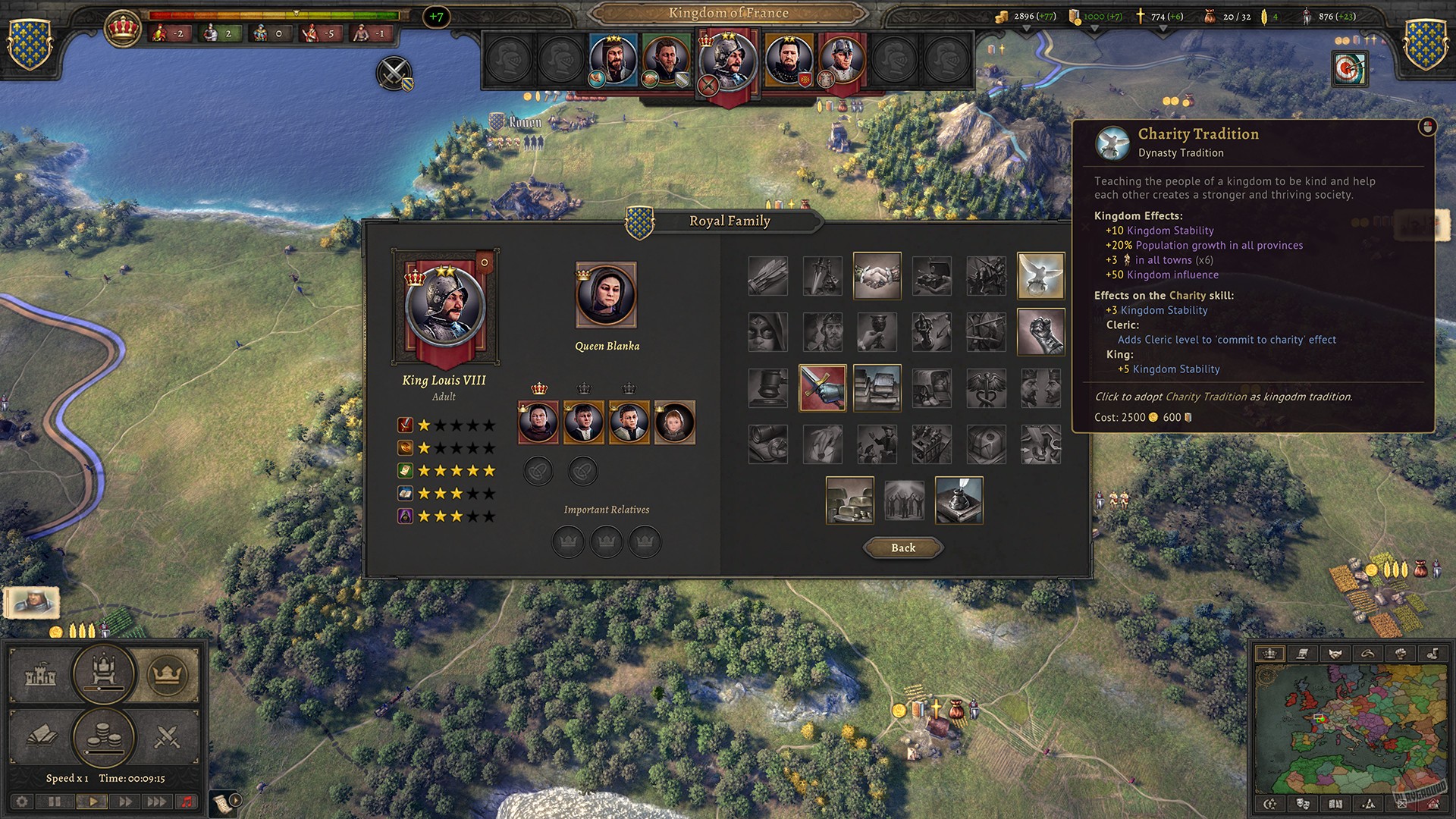1456x819 pixels.
Task: Click the gauntlet fist tradition icon
Action: coord(1040,332)
